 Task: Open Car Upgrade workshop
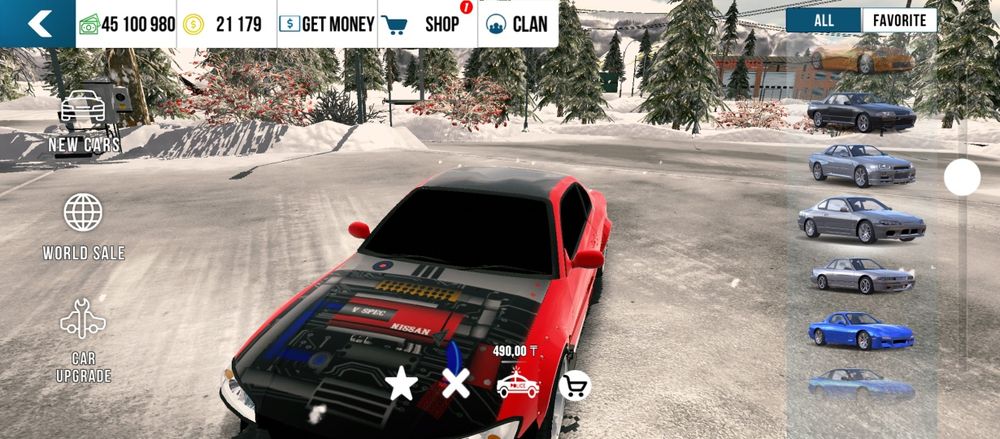coord(83,340)
